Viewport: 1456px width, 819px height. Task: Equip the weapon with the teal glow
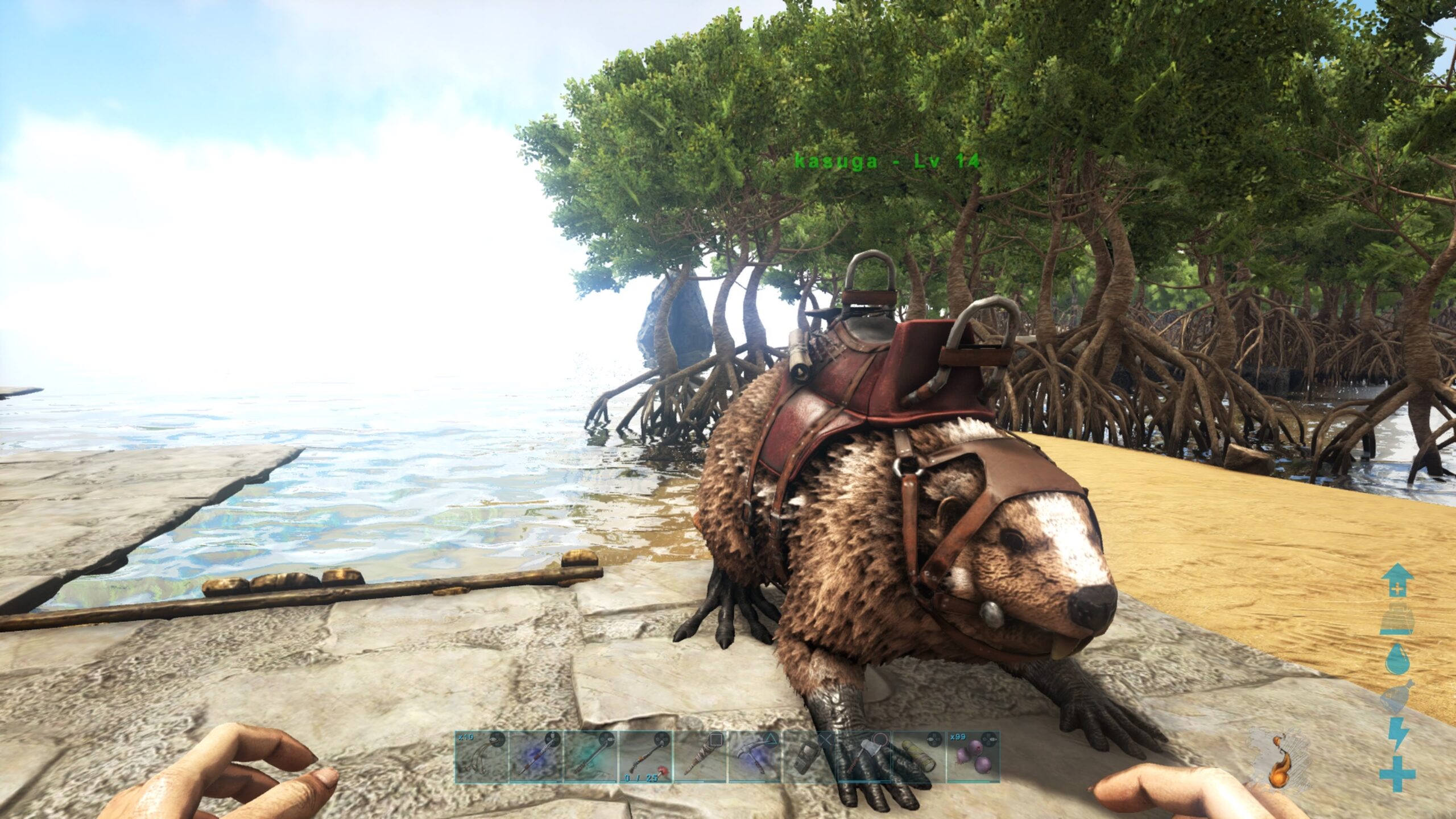point(590,756)
